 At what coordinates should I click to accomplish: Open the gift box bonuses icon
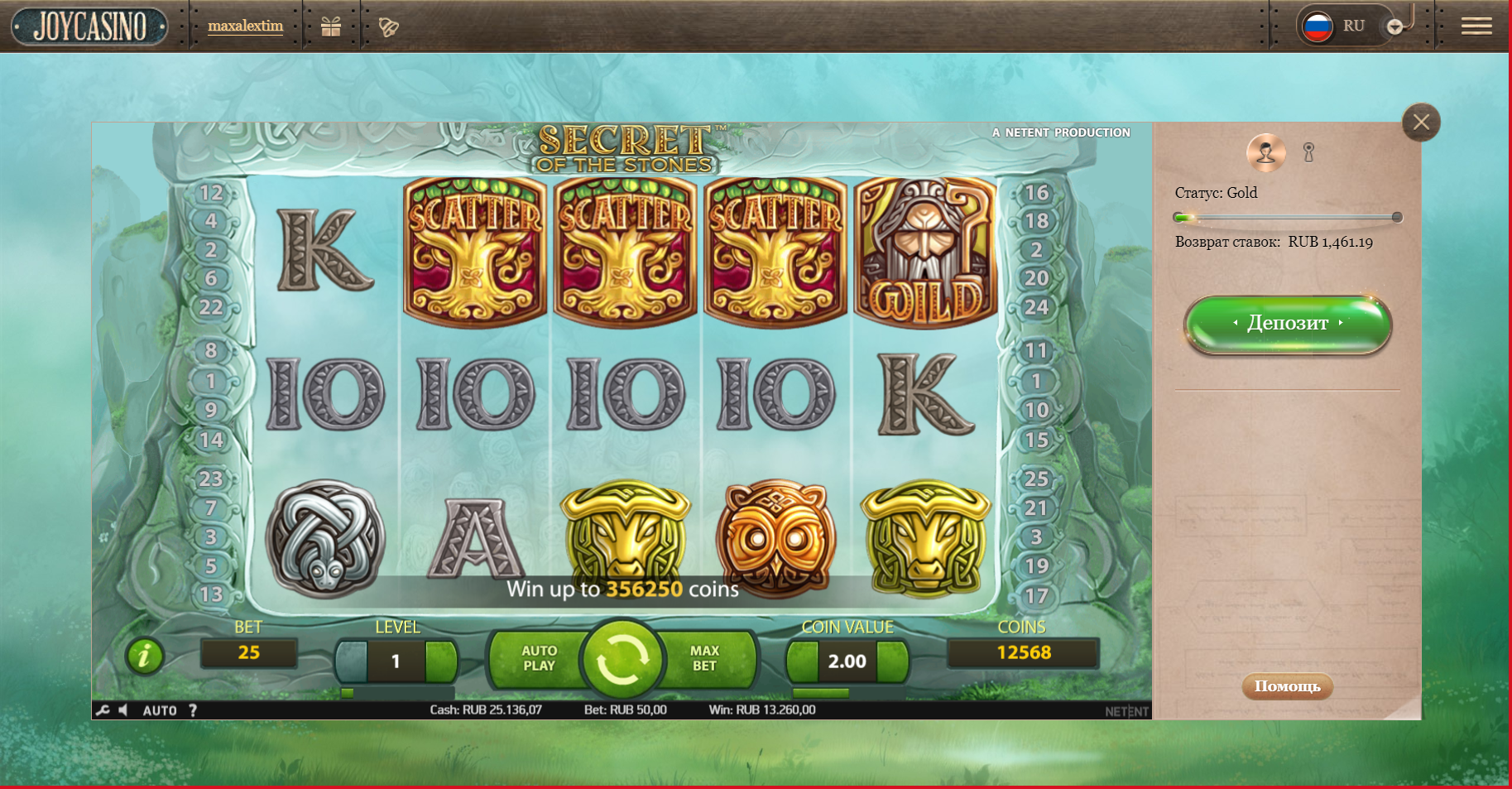(x=331, y=27)
